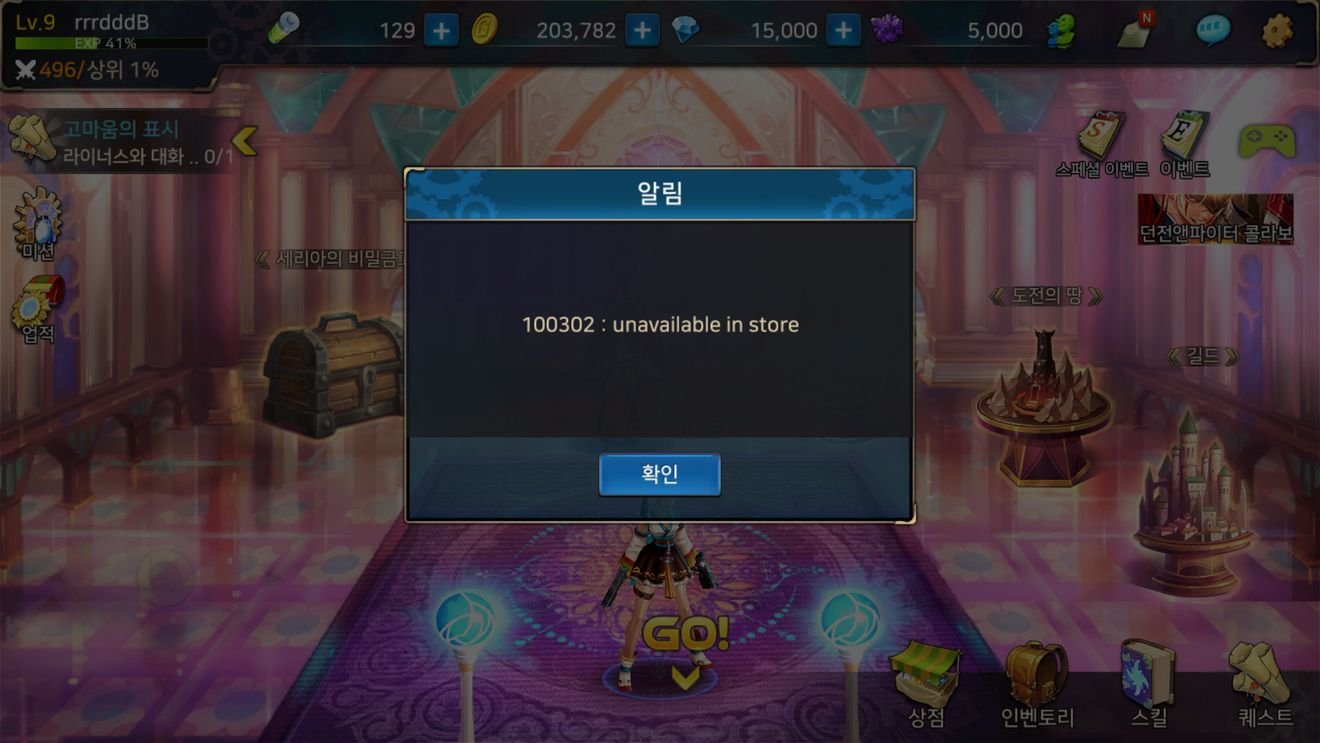Tap the green gamepad icon

[x=1266, y=141]
